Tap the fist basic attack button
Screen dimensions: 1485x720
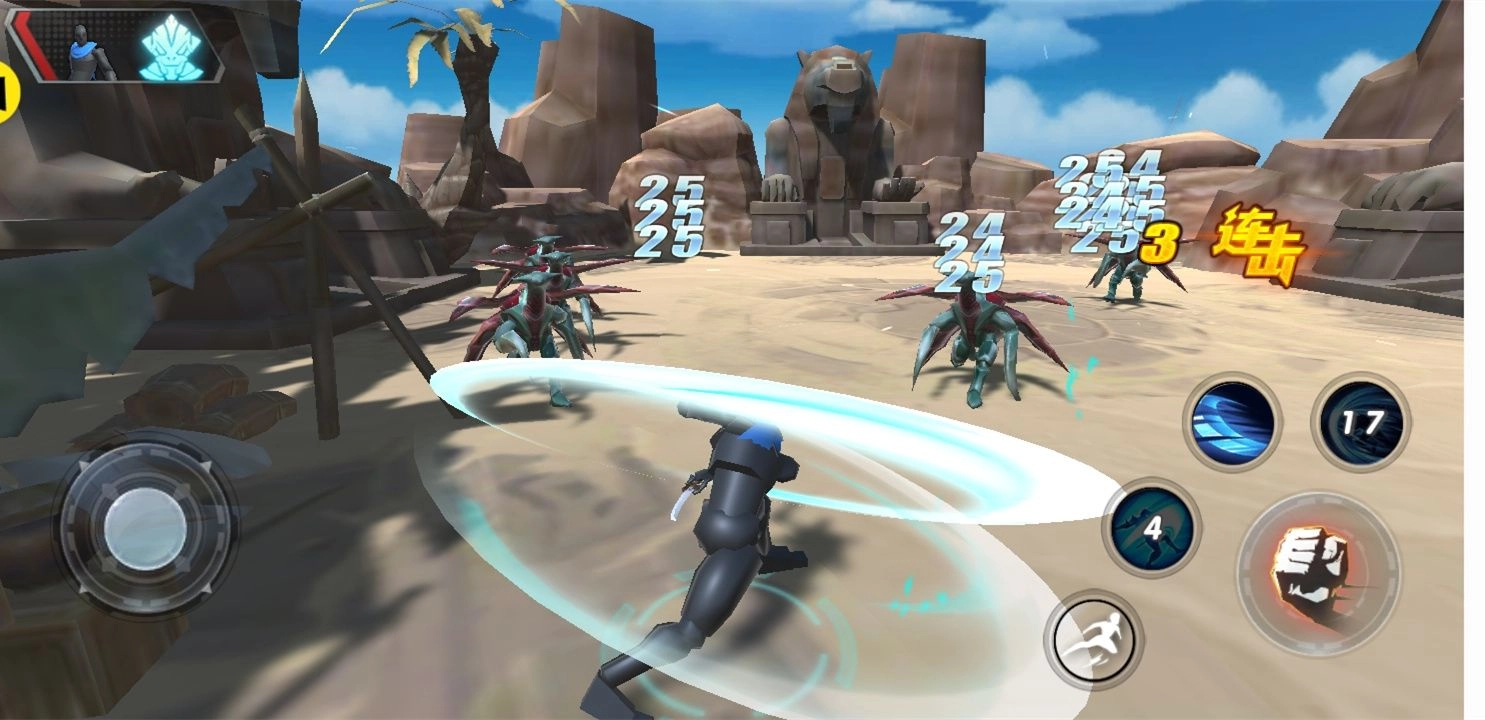pyautogui.click(x=1318, y=572)
